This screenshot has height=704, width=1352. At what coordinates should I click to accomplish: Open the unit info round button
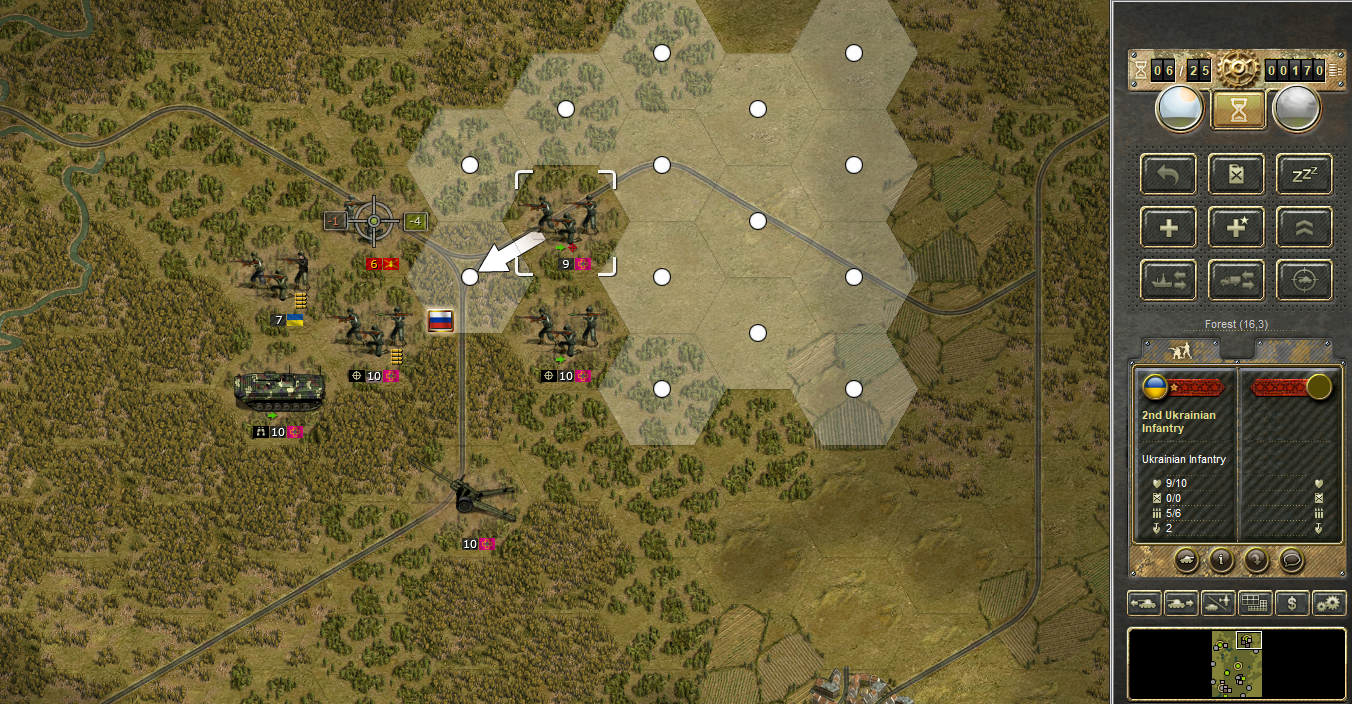pos(1220,560)
